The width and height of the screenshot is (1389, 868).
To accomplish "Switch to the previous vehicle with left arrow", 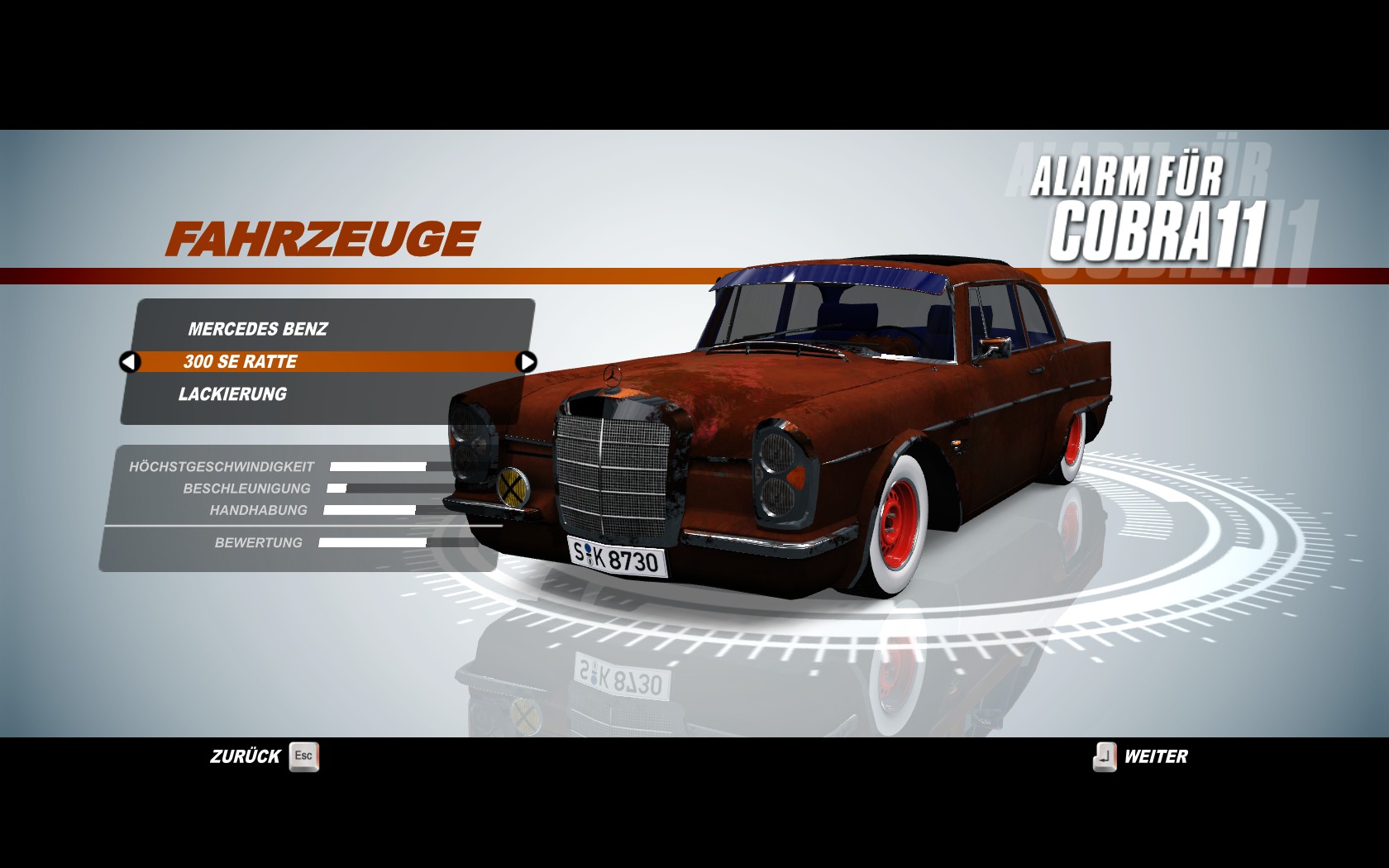I will click(x=130, y=362).
